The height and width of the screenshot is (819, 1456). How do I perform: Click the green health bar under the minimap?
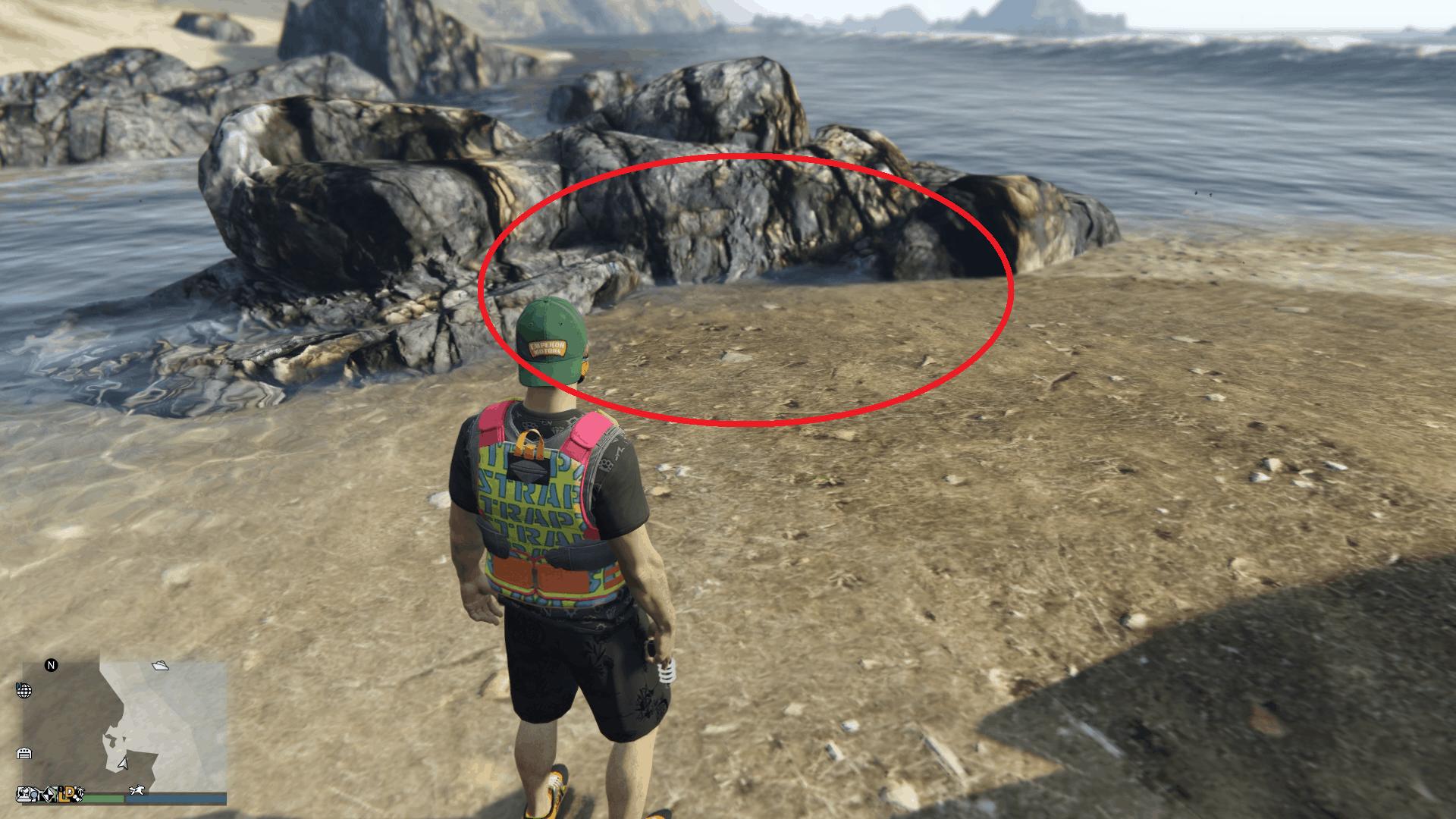pyautogui.click(x=103, y=797)
